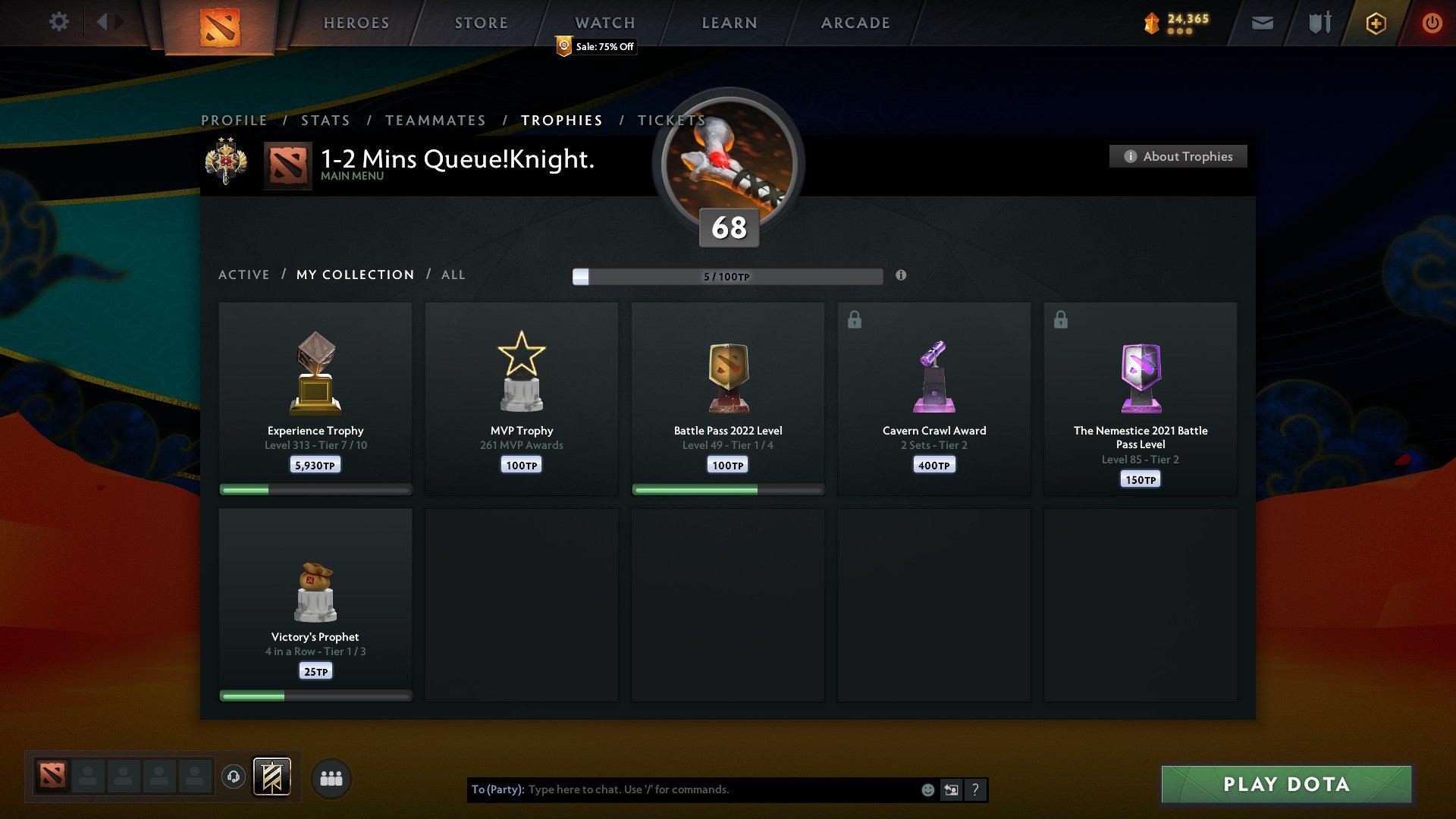Click the 5/100TP progress bar

pyautogui.click(x=728, y=277)
